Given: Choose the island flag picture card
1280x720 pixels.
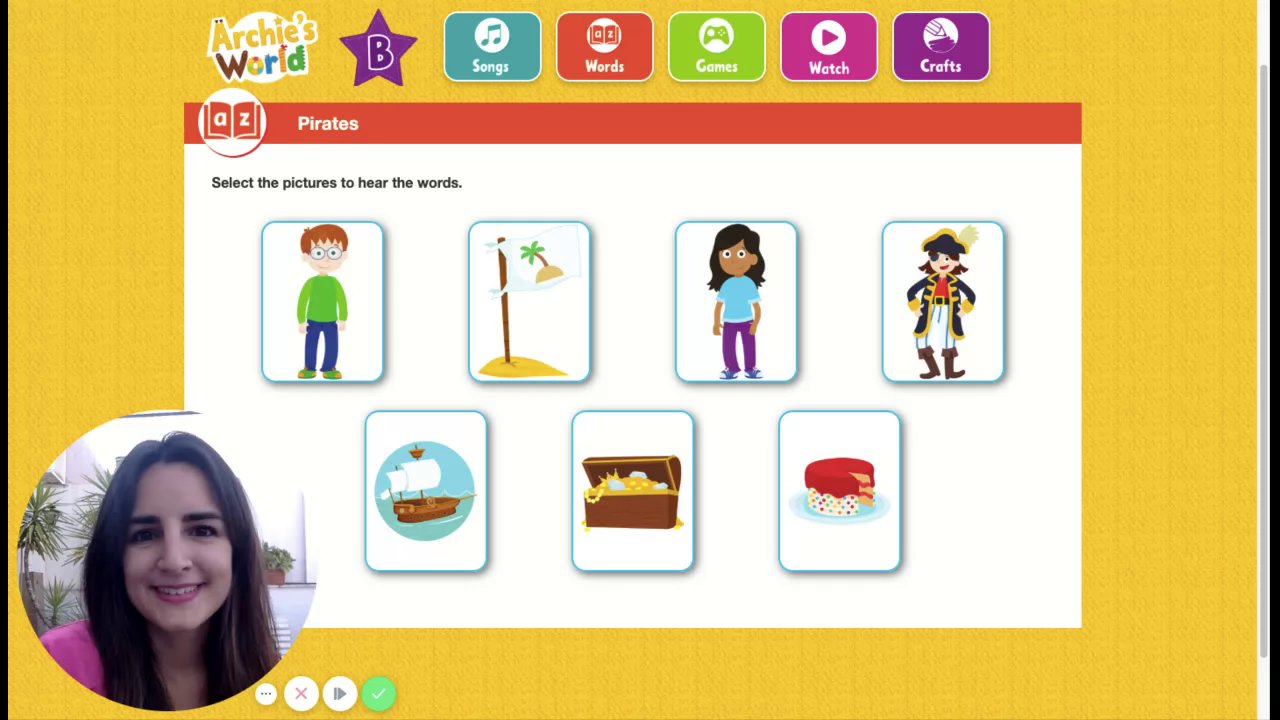Looking at the screenshot, I should (x=529, y=302).
